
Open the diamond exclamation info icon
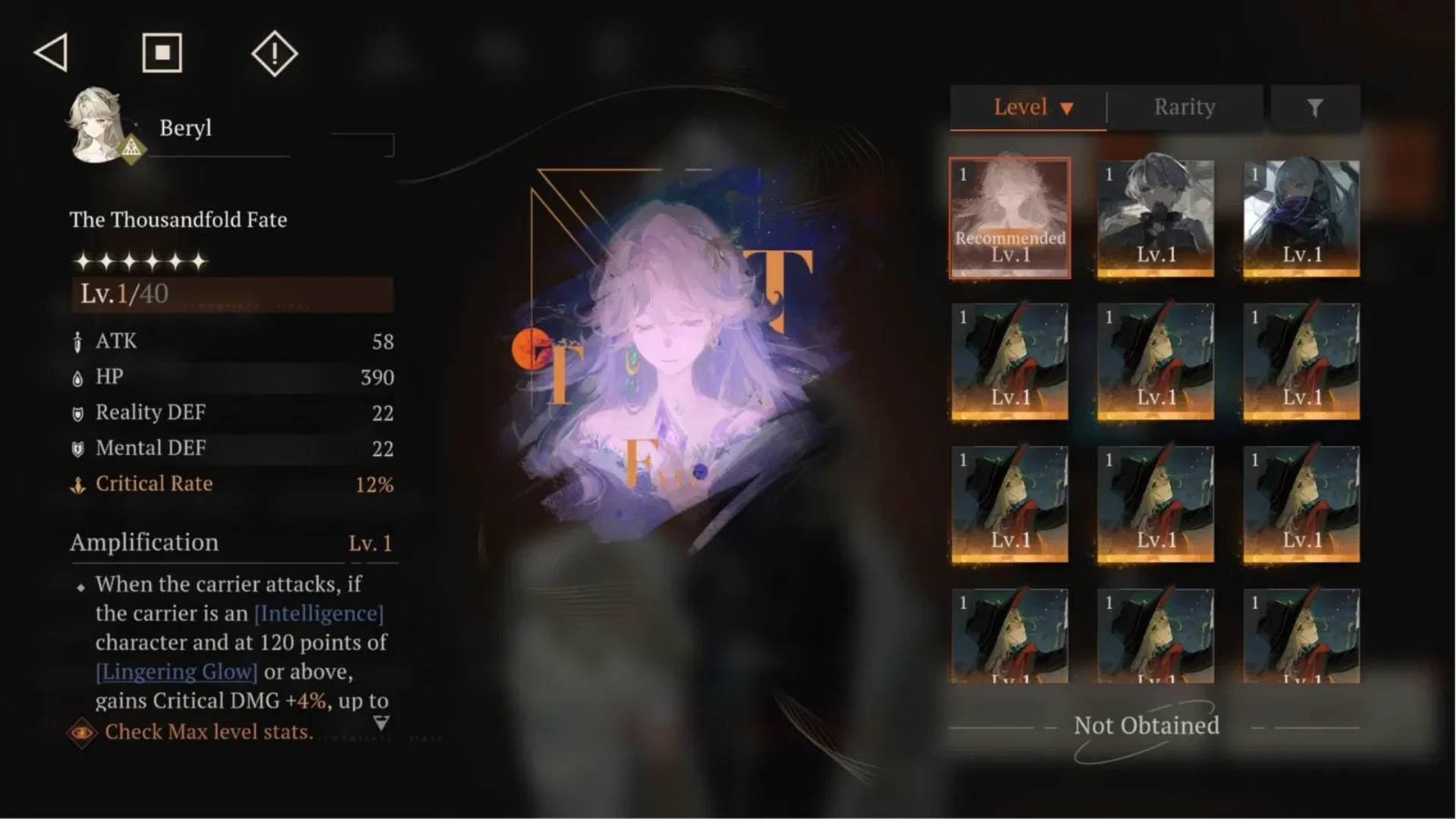[x=275, y=53]
